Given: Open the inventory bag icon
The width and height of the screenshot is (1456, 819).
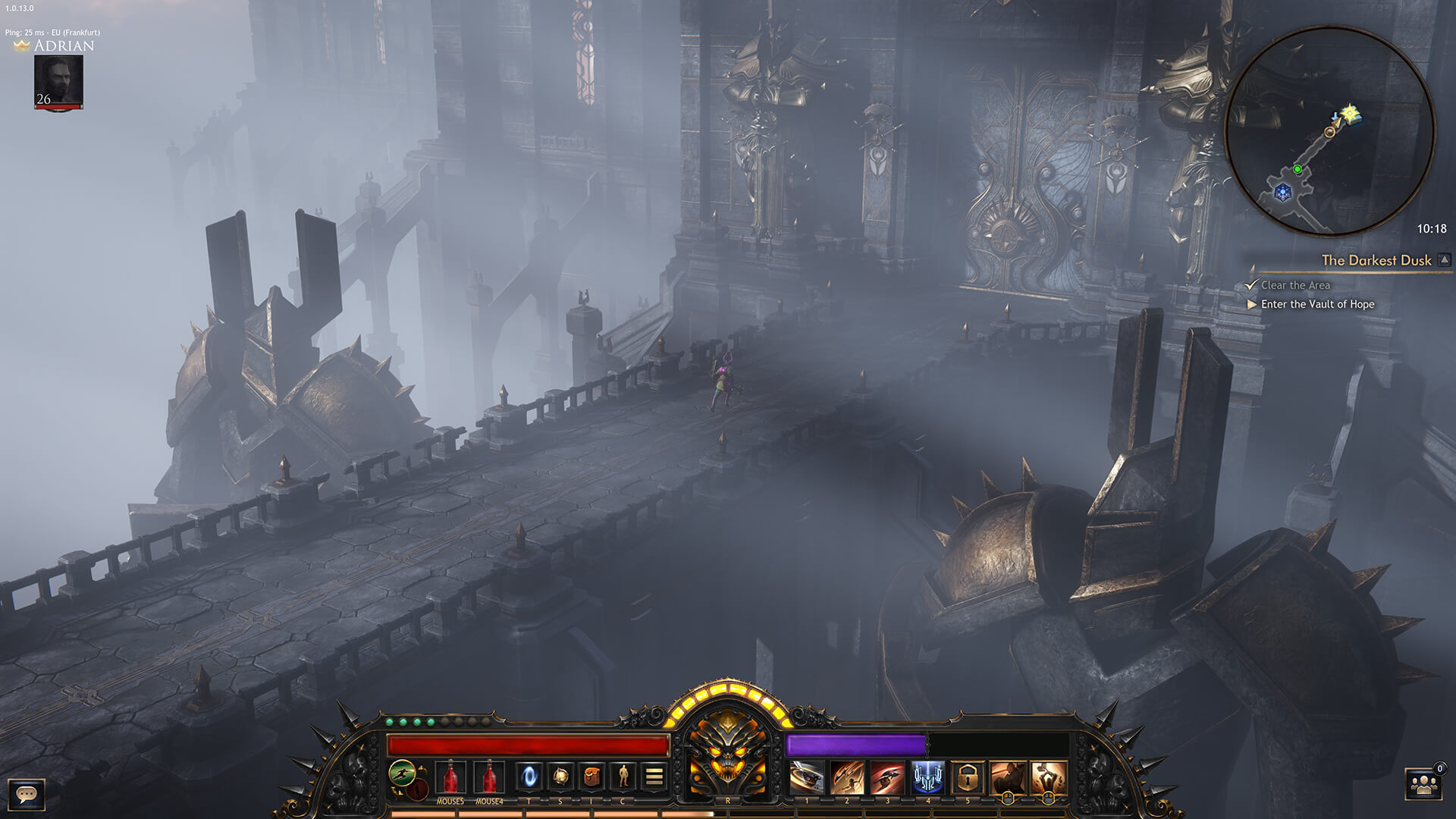Looking at the screenshot, I should pyautogui.click(x=591, y=777).
